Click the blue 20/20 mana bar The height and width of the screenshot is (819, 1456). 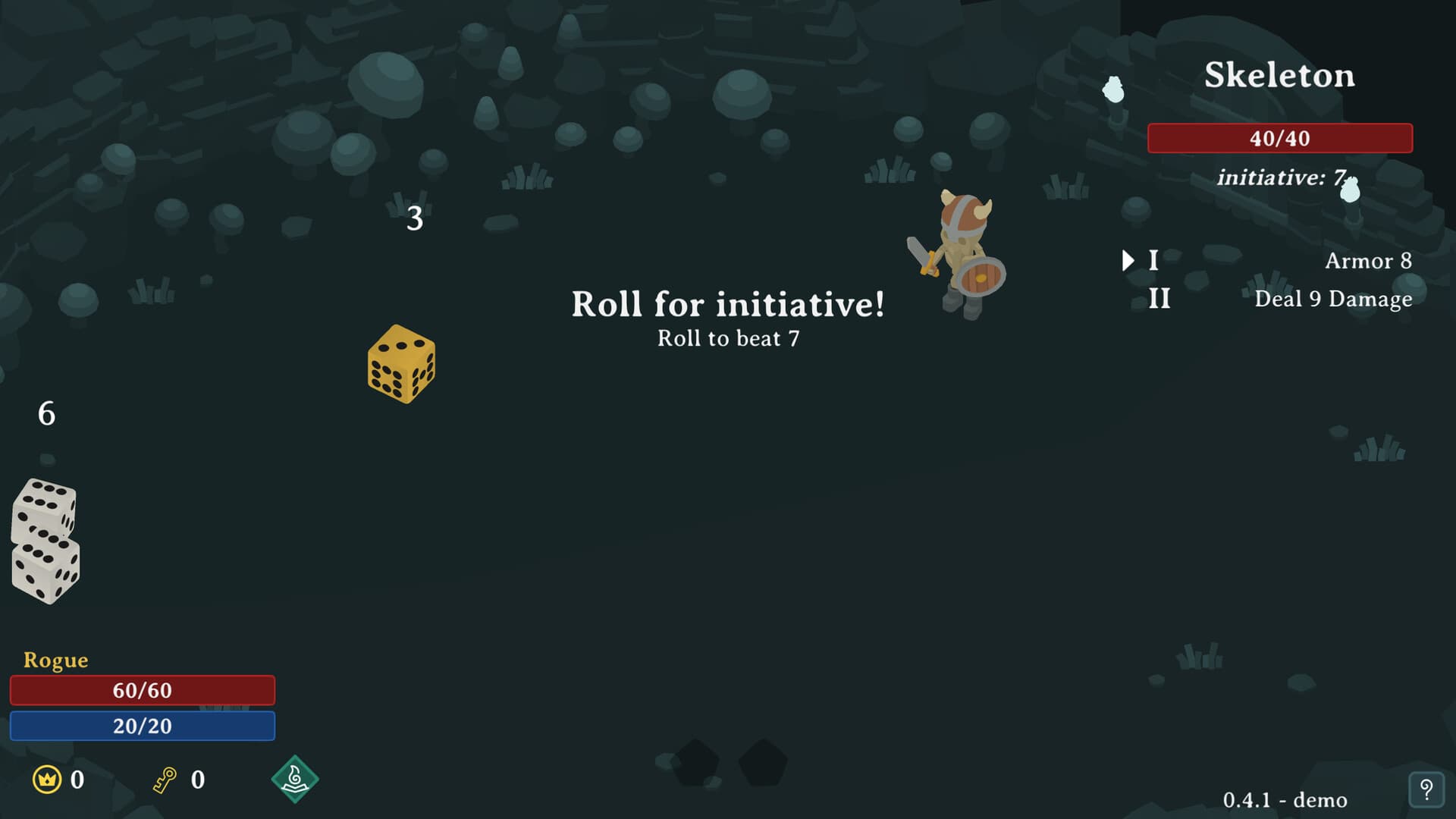[x=143, y=726]
